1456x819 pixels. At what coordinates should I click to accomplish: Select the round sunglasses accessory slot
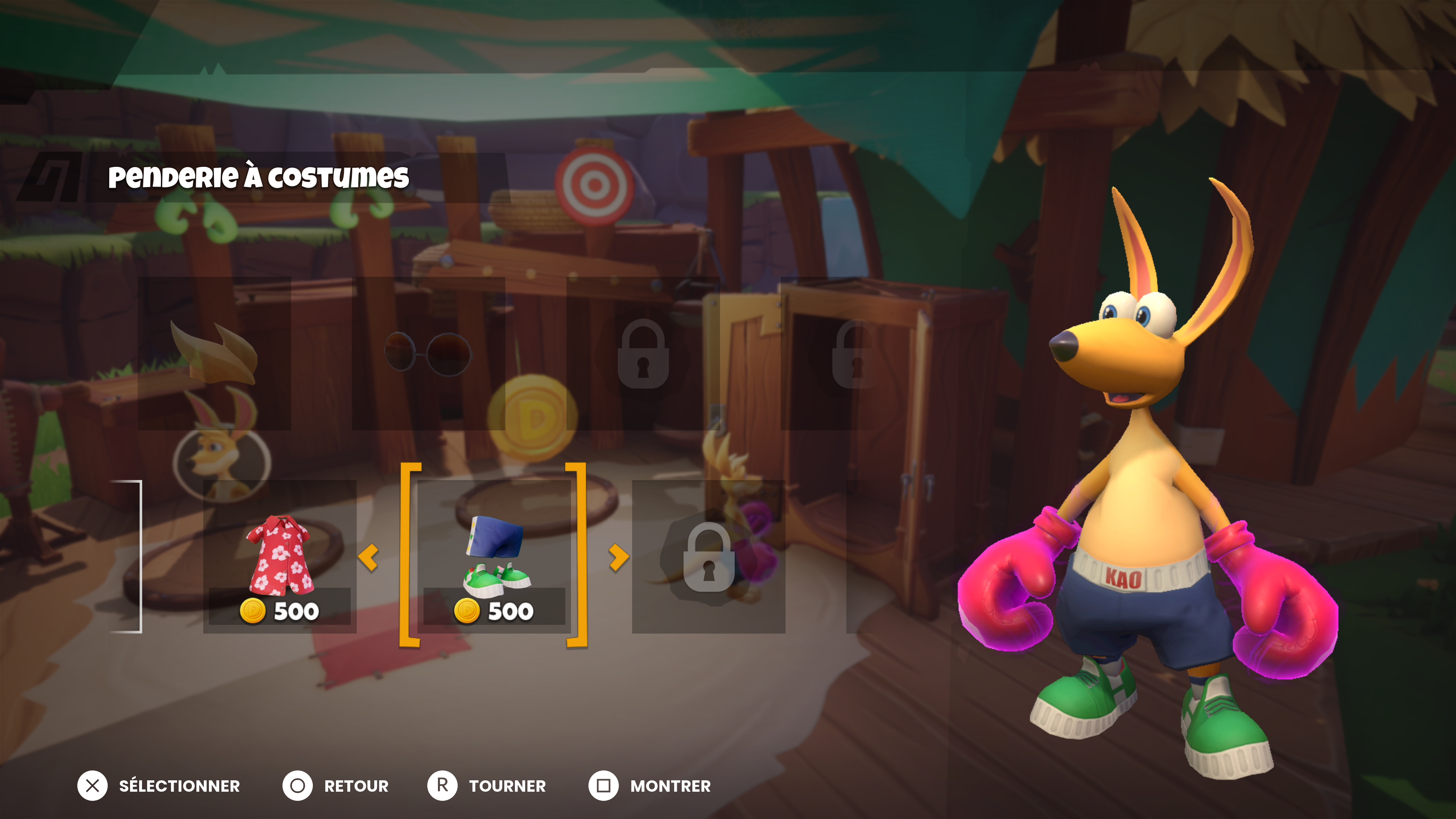pyautogui.click(x=428, y=354)
